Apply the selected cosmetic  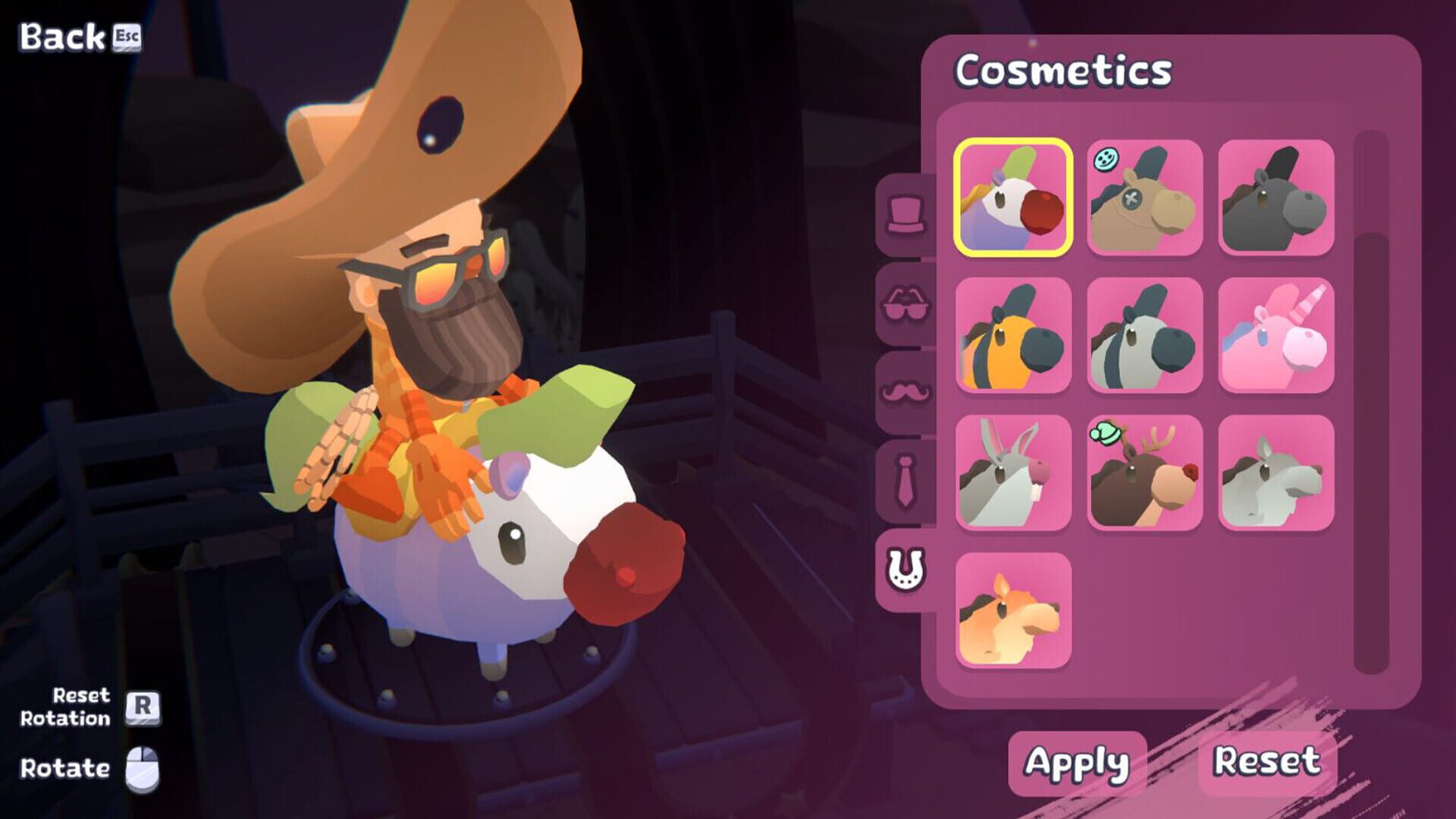1080,764
